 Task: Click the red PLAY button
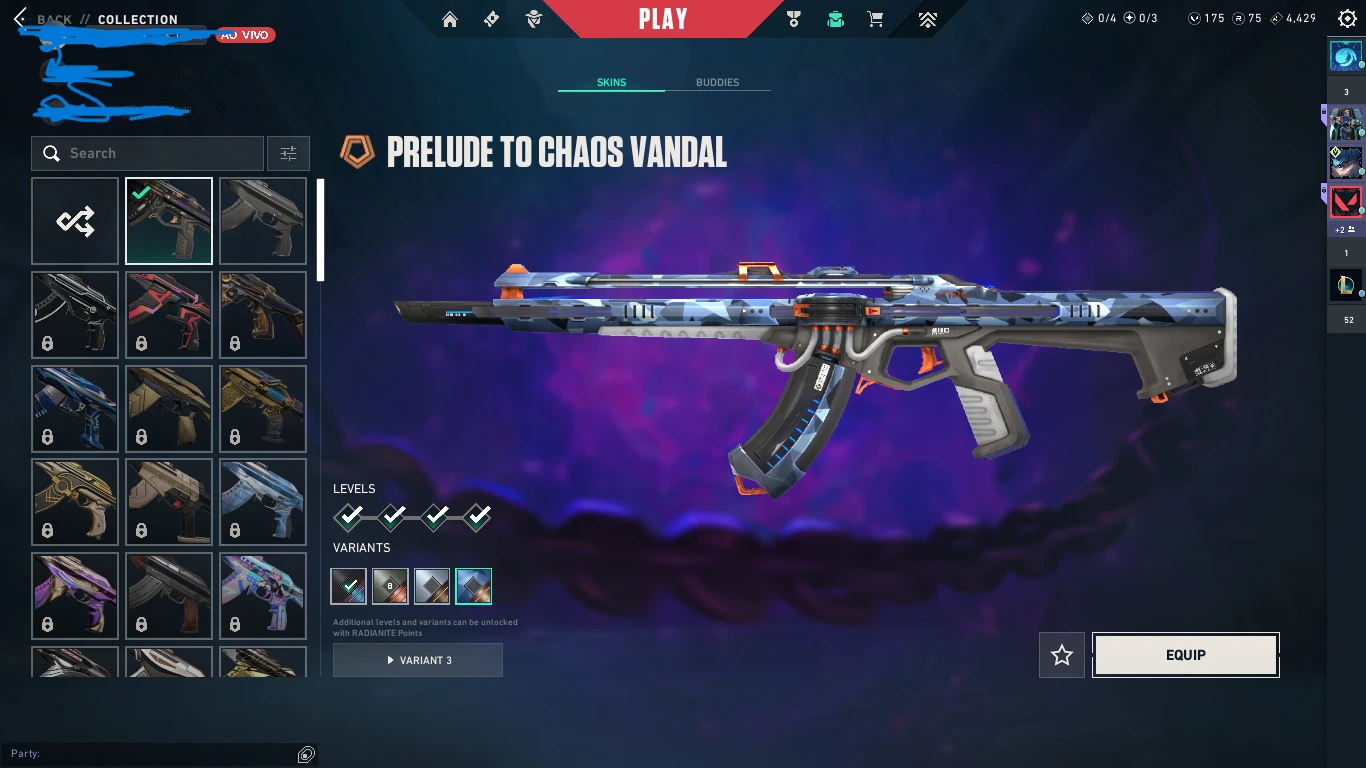[x=663, y=19]
